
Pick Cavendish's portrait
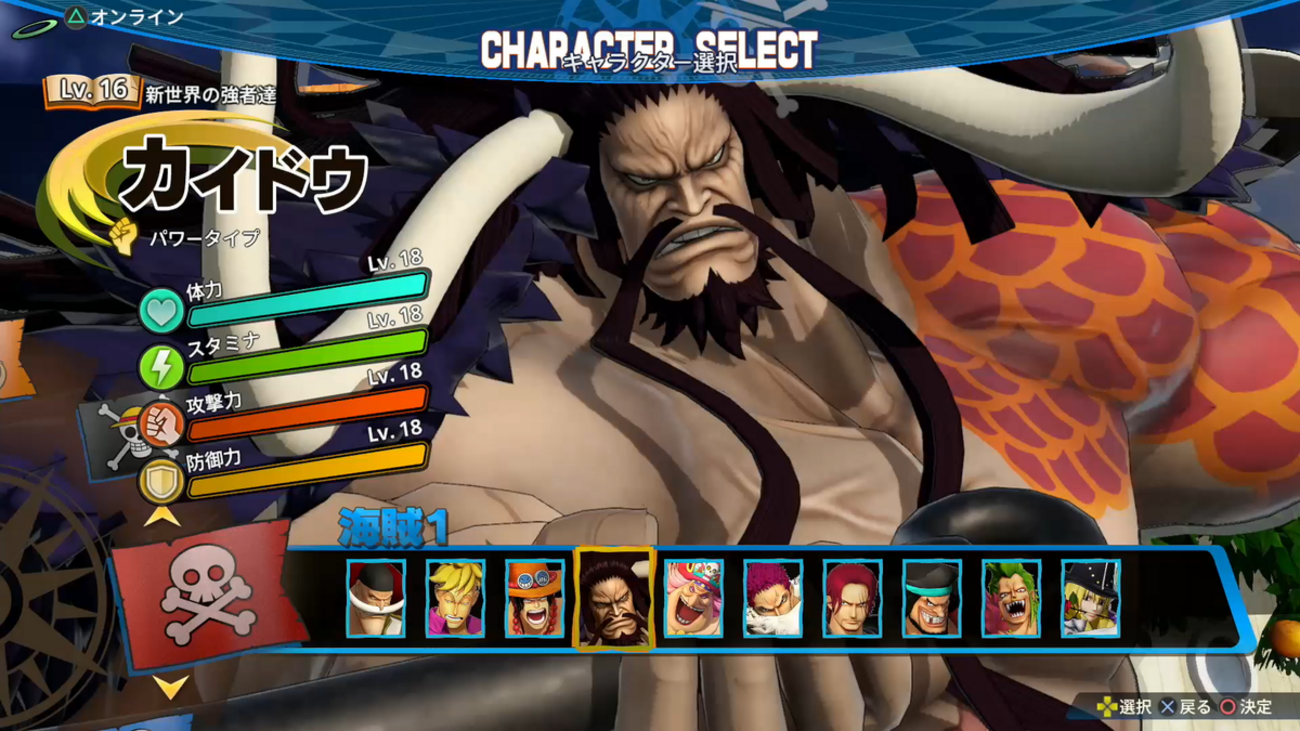click(x=1091, y=598)
